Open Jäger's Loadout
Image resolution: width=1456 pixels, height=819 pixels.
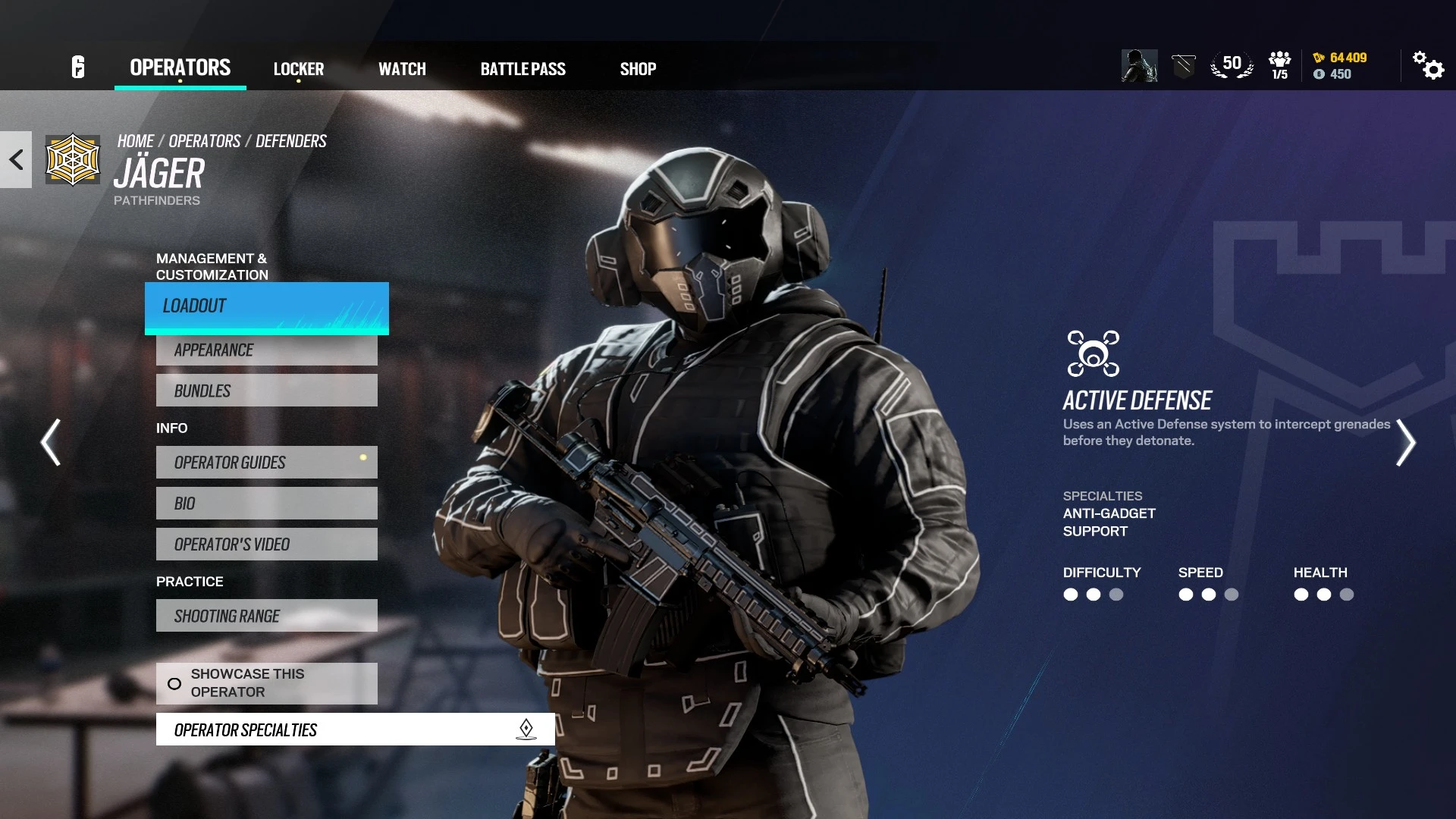coord(266,306)
